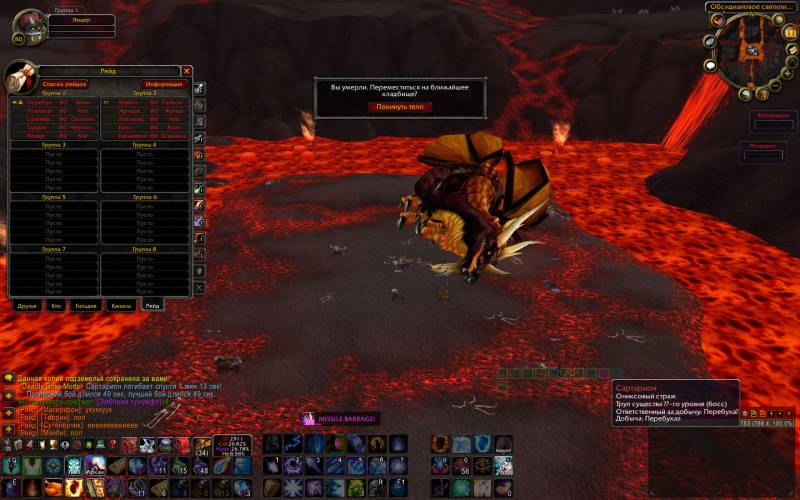Select the "Каналы" tab
Viewport: 800px width, 500px height.
click(121, 304)
